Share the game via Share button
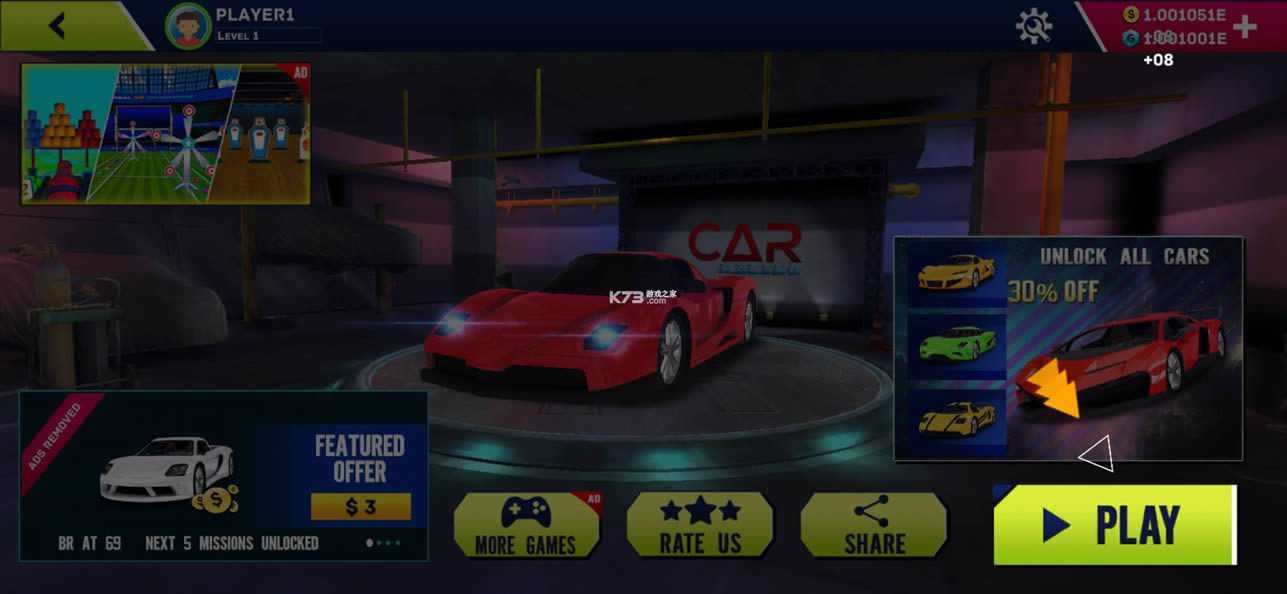Screen dimensions: 1287x594 pyautogui.click(x=873, y=525)
